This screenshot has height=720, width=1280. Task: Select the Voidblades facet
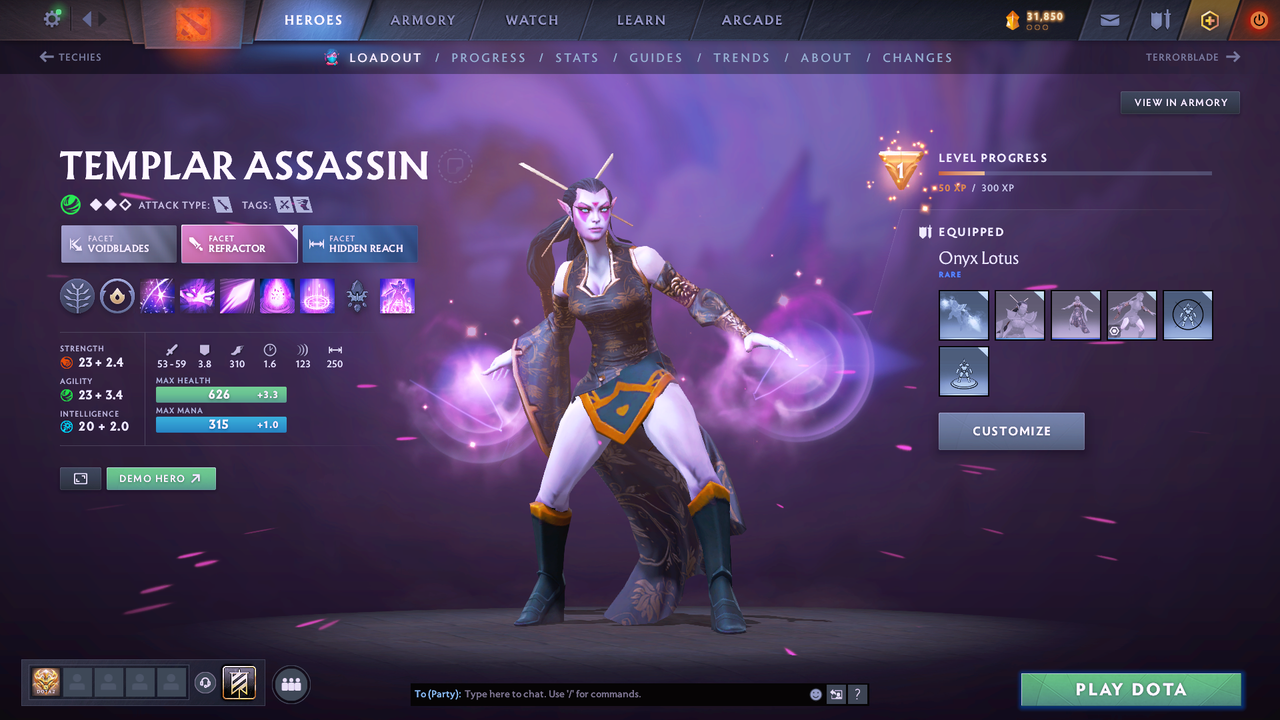pyautogui.click(x=118, y=243)
